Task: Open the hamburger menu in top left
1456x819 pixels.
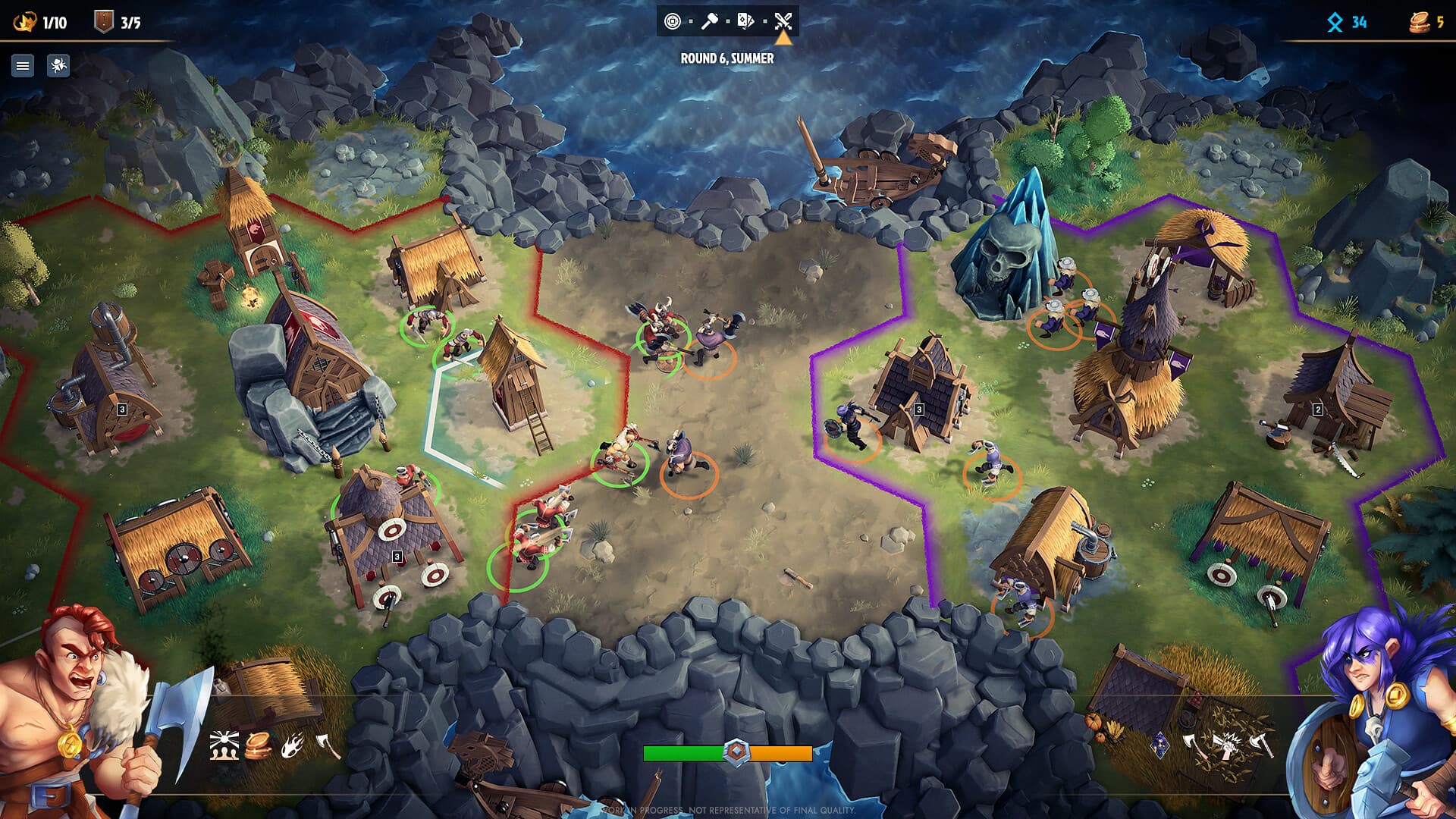Action: [x=24, y=65]
